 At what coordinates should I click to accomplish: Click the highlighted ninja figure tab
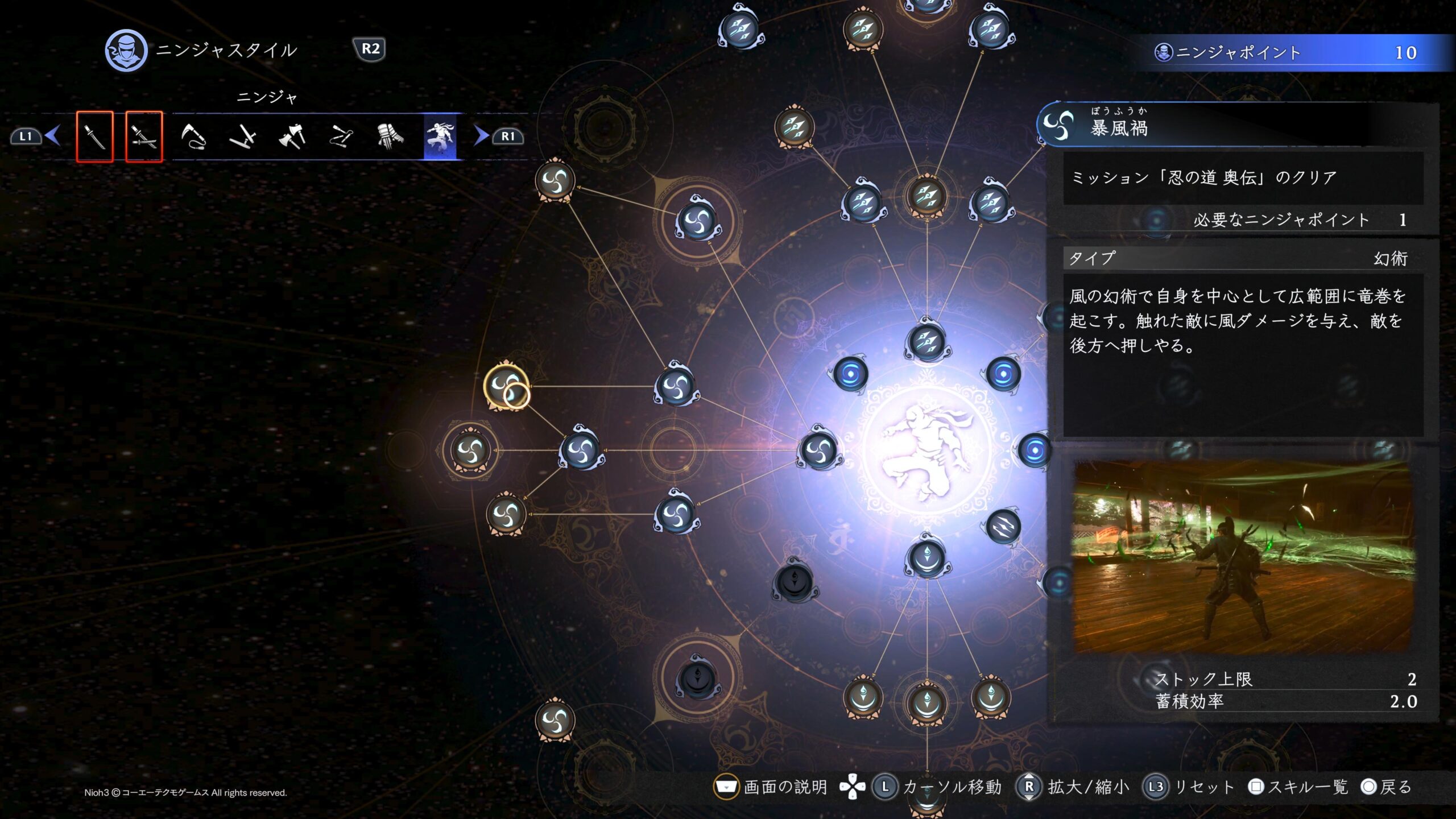[440, 136]
